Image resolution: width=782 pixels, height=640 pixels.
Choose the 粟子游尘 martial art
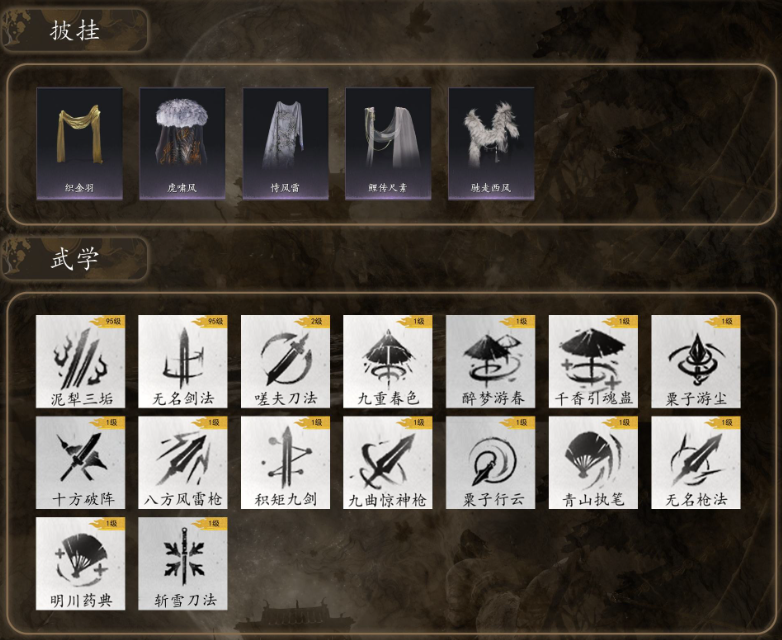tap(696, 362)
